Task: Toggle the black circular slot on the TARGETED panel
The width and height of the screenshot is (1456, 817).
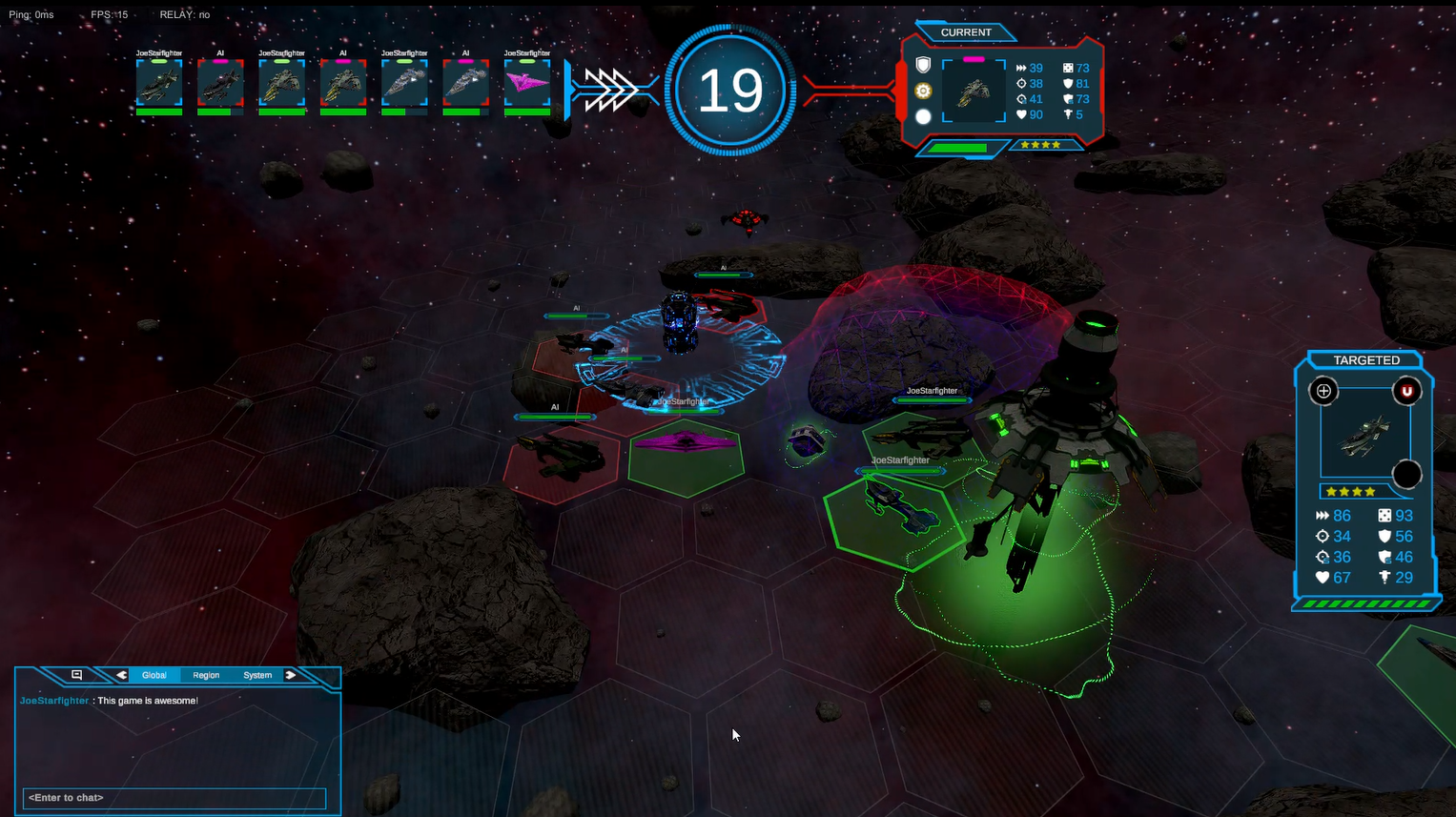Action: pos(1407,474)
